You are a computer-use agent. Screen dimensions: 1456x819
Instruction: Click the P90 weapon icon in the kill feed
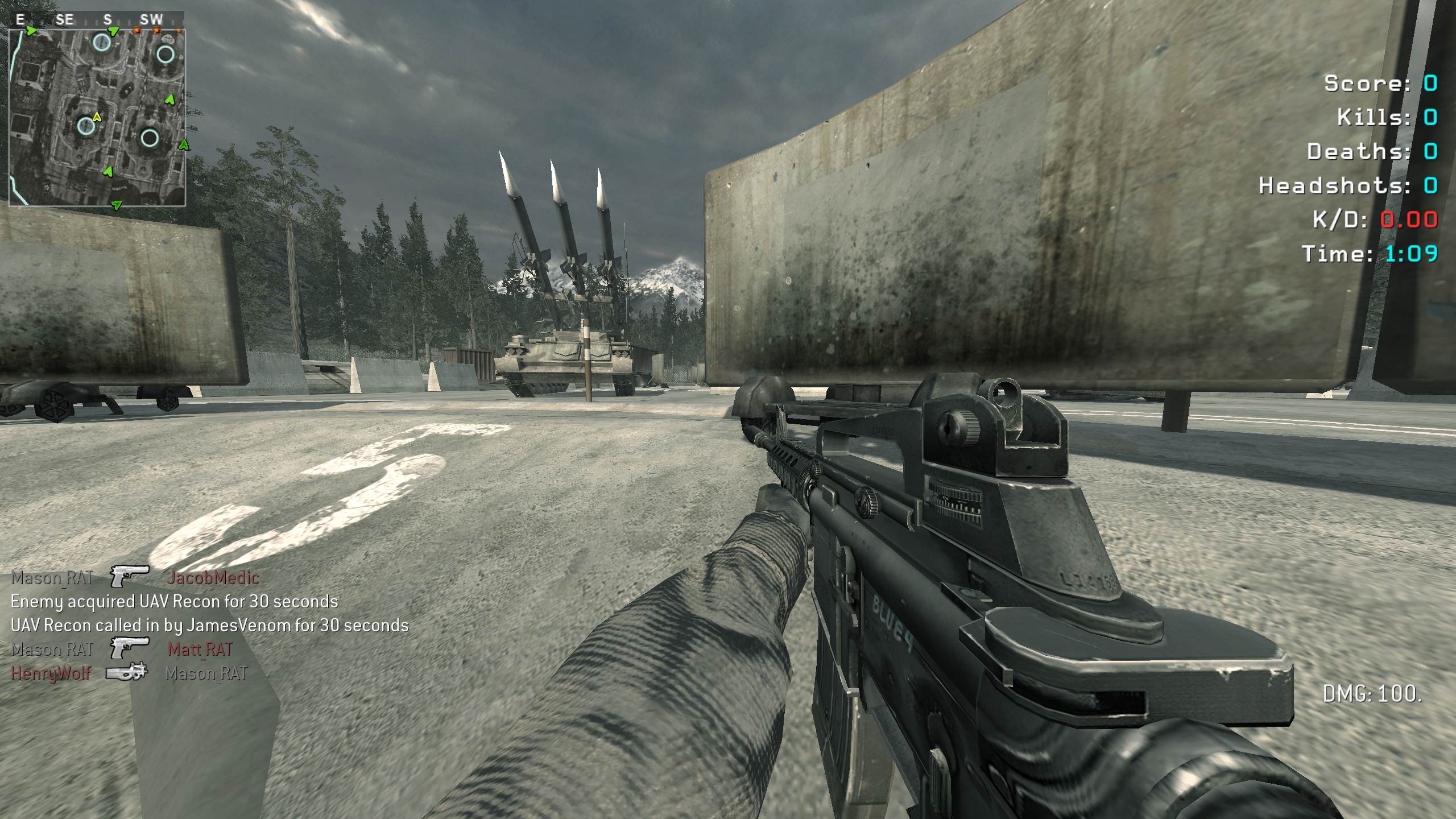[127, 672]
